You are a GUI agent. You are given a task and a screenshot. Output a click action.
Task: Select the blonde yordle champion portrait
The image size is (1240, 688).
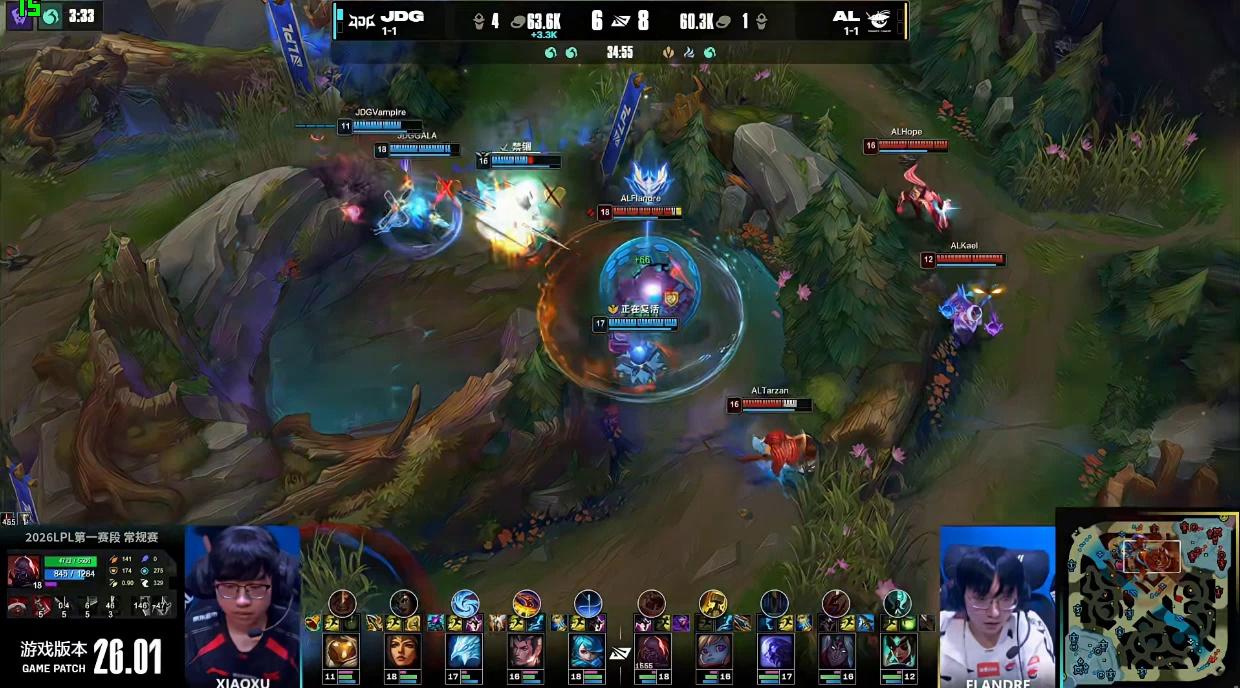[712, 651]
